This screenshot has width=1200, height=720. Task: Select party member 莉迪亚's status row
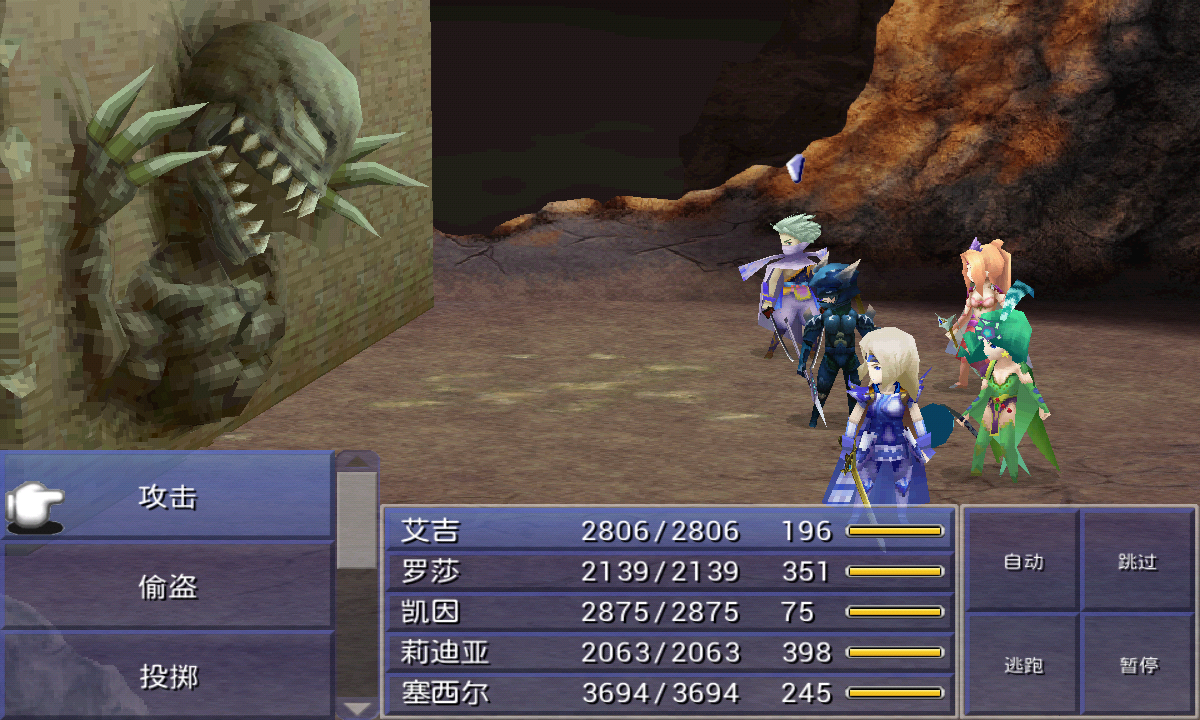[x=668, y=652]
